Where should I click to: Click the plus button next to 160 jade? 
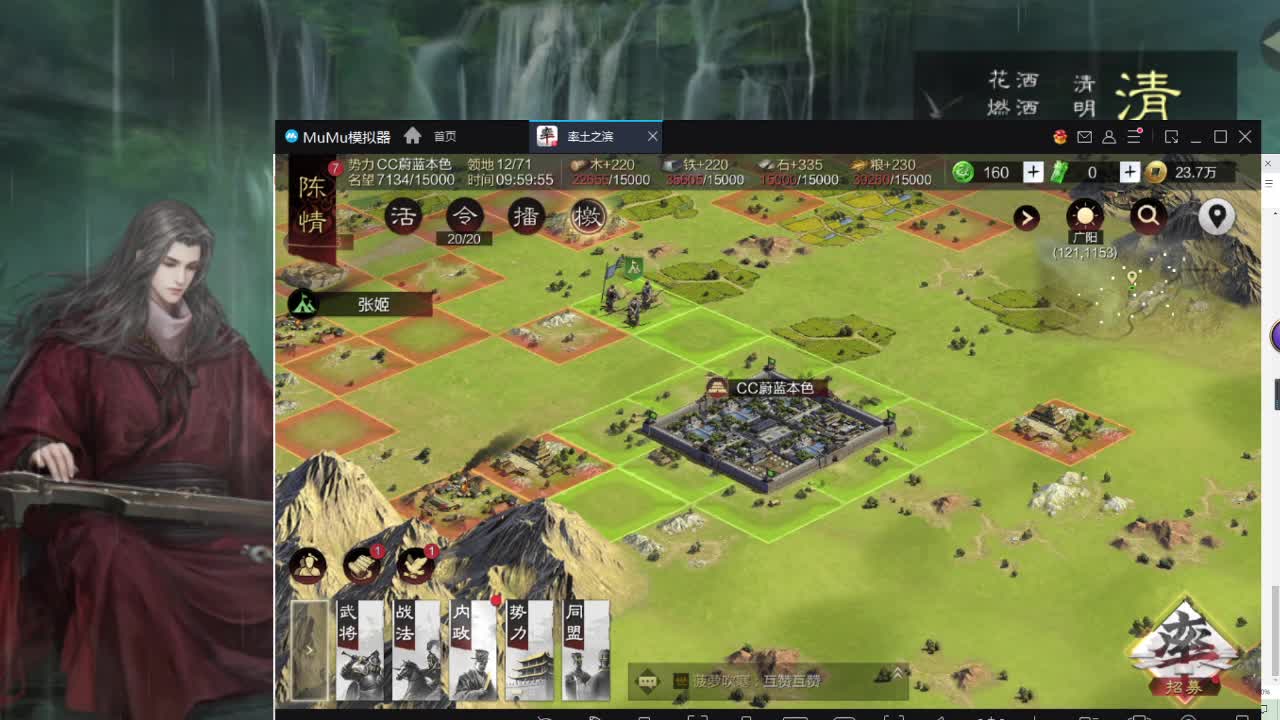click(x=1032, y=172)
